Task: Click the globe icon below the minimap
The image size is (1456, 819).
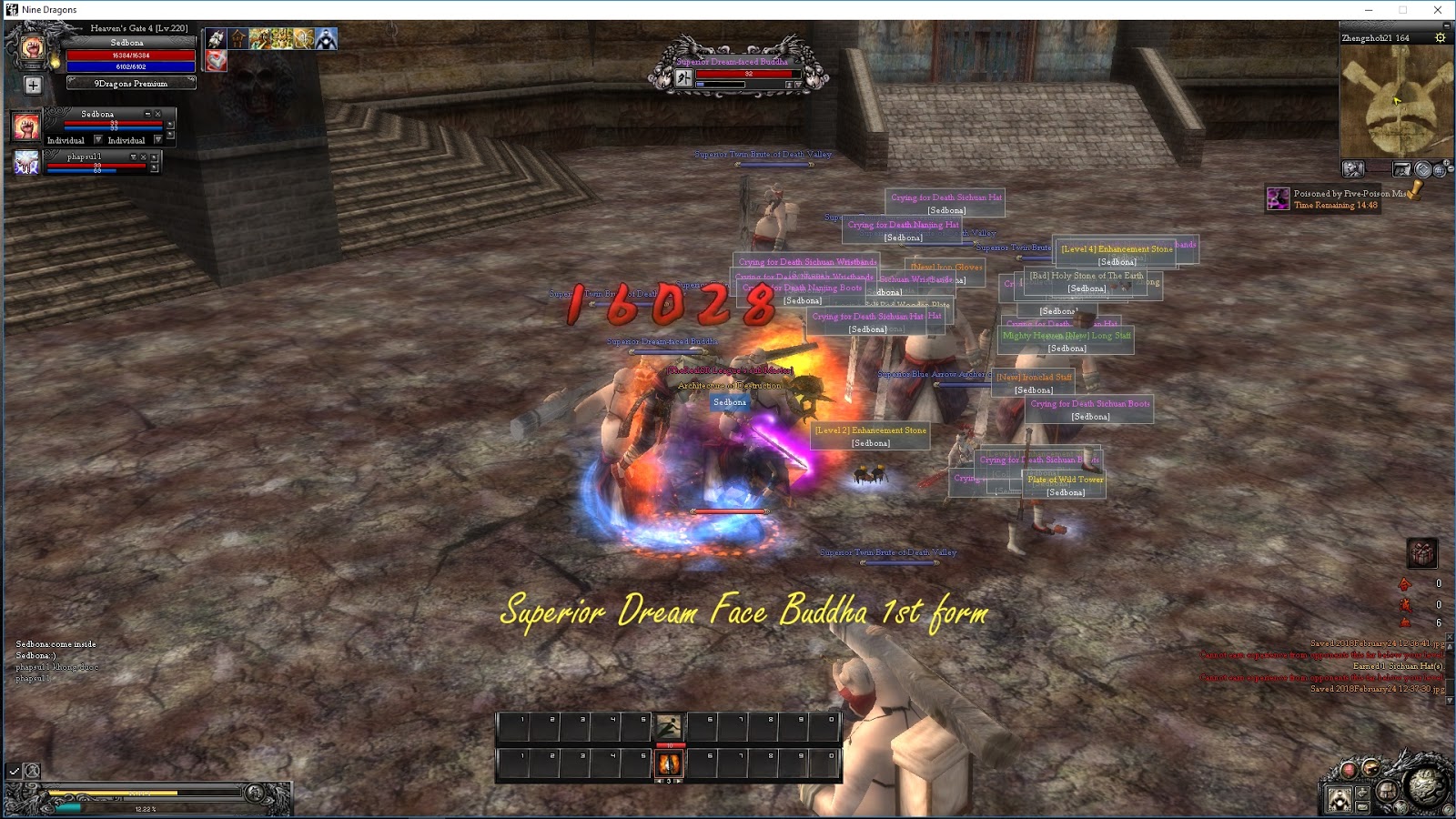Action: (1440, 169)
